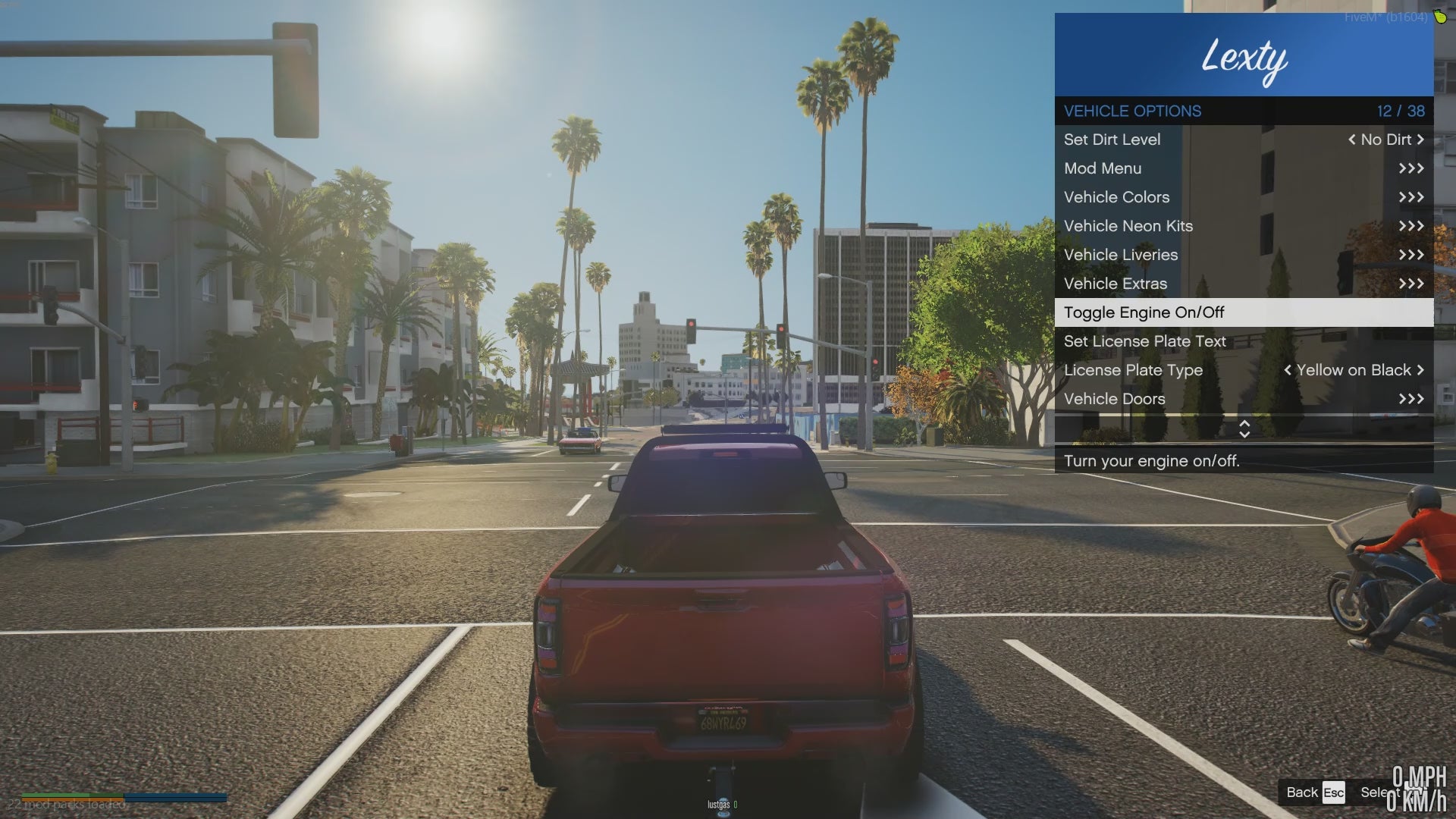The image size is (1456, 819).
Task: Select Set License Plate Text
Action: point(1244,341)
